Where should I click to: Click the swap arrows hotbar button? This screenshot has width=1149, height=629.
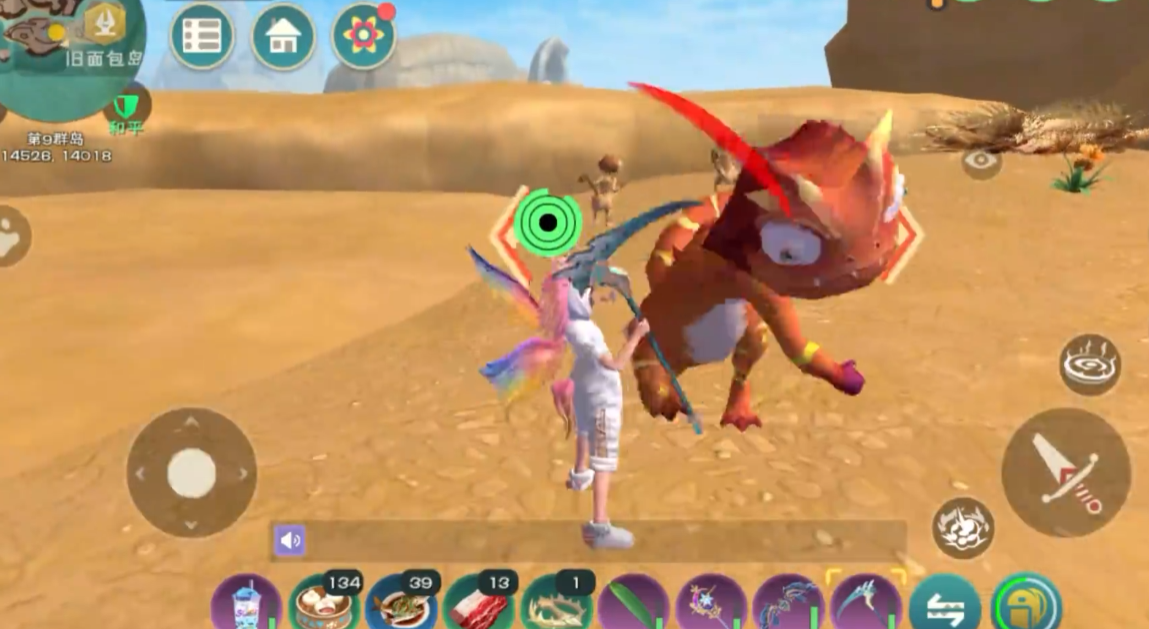(x=944, y=604)
